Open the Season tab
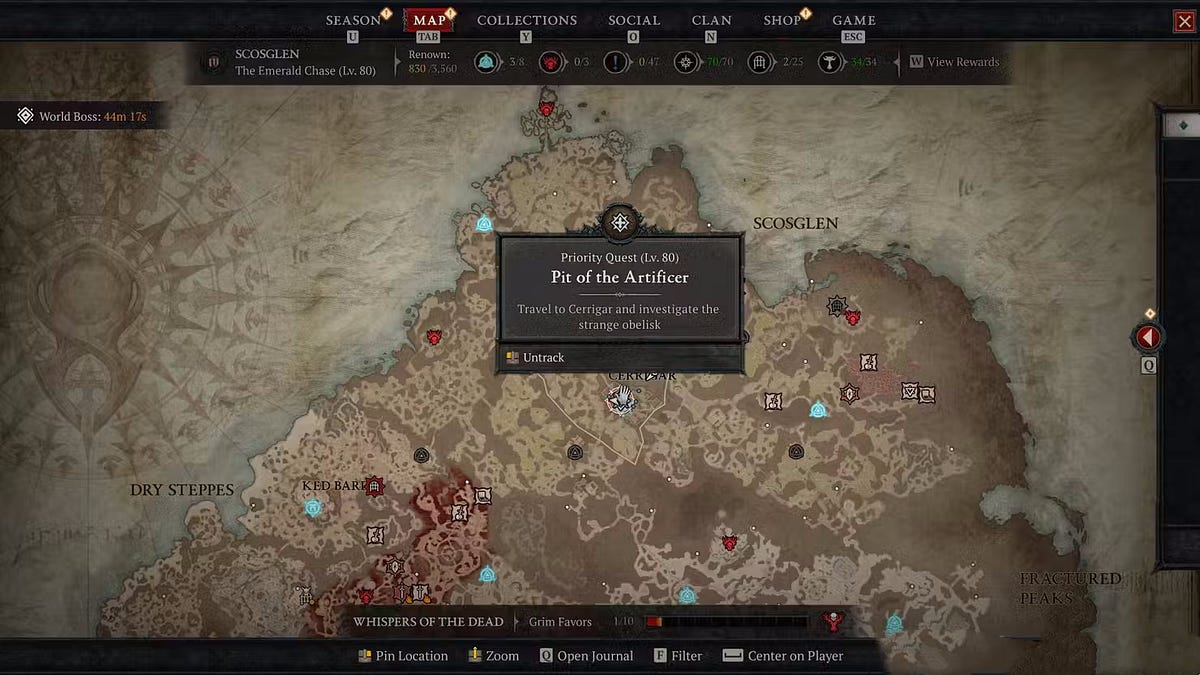 [353, 20]
